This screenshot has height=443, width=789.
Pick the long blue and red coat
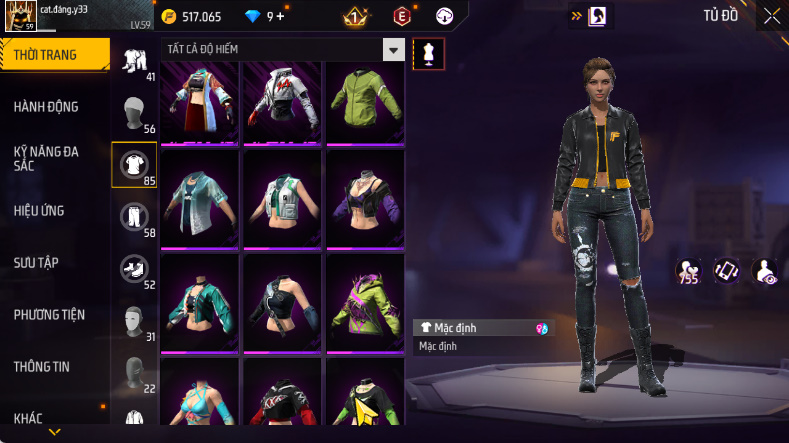click(x=201, y=102)
